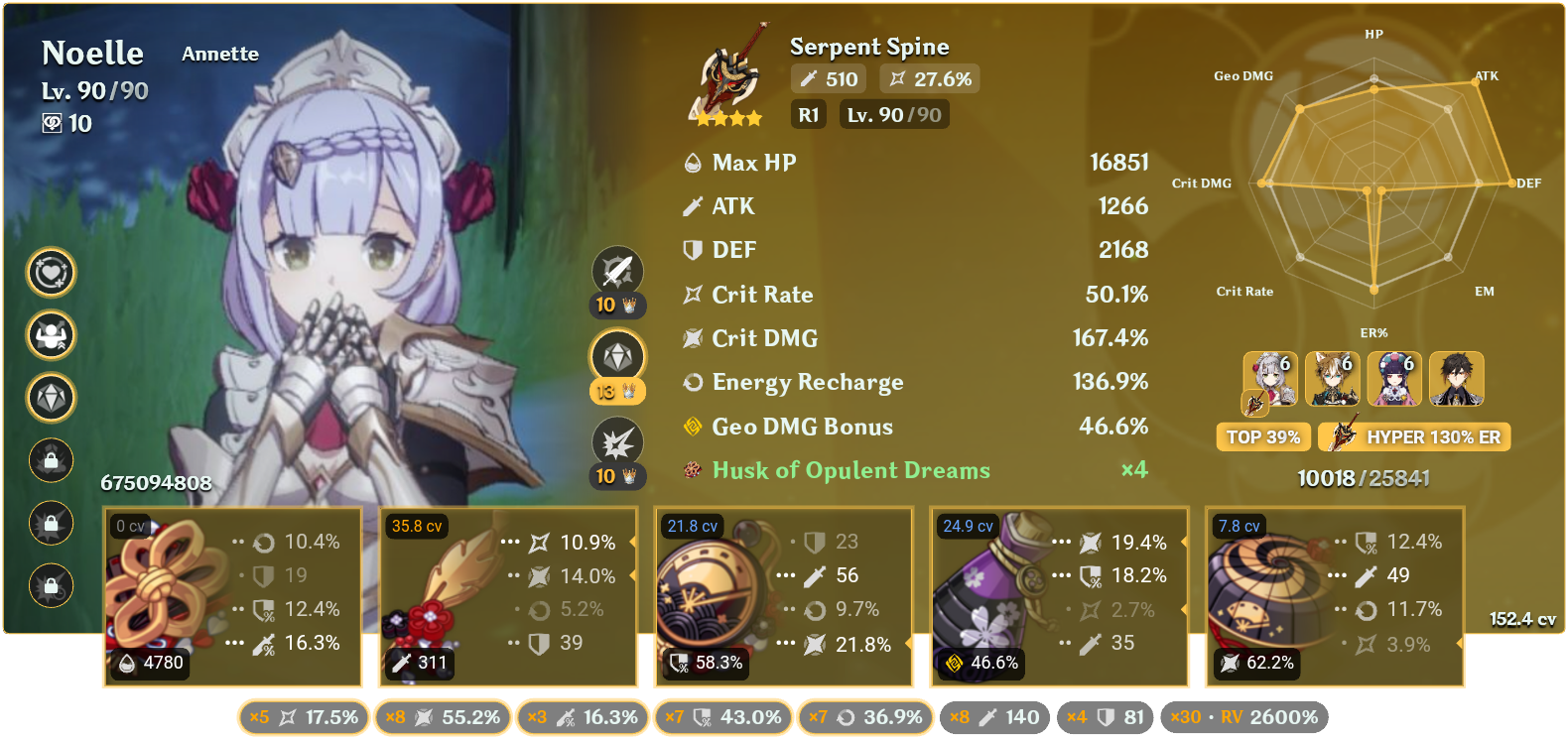Select the character pose icon in sidebar

(x=51, y=335)
